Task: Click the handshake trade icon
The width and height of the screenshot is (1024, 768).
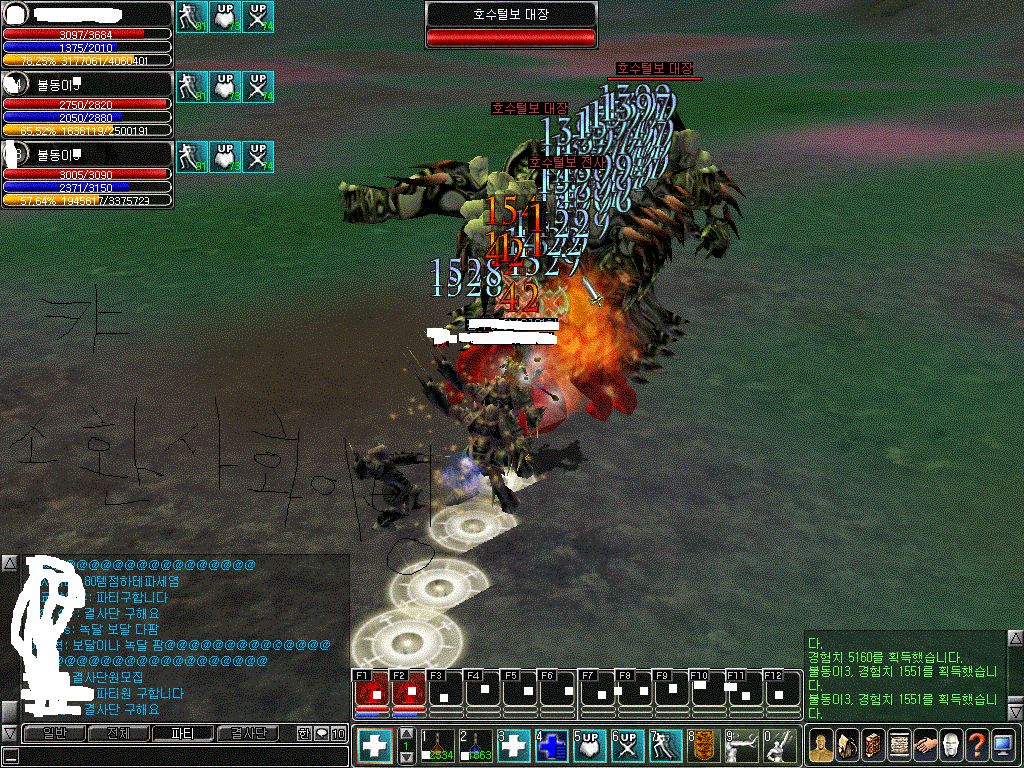Action: (925, 746)
